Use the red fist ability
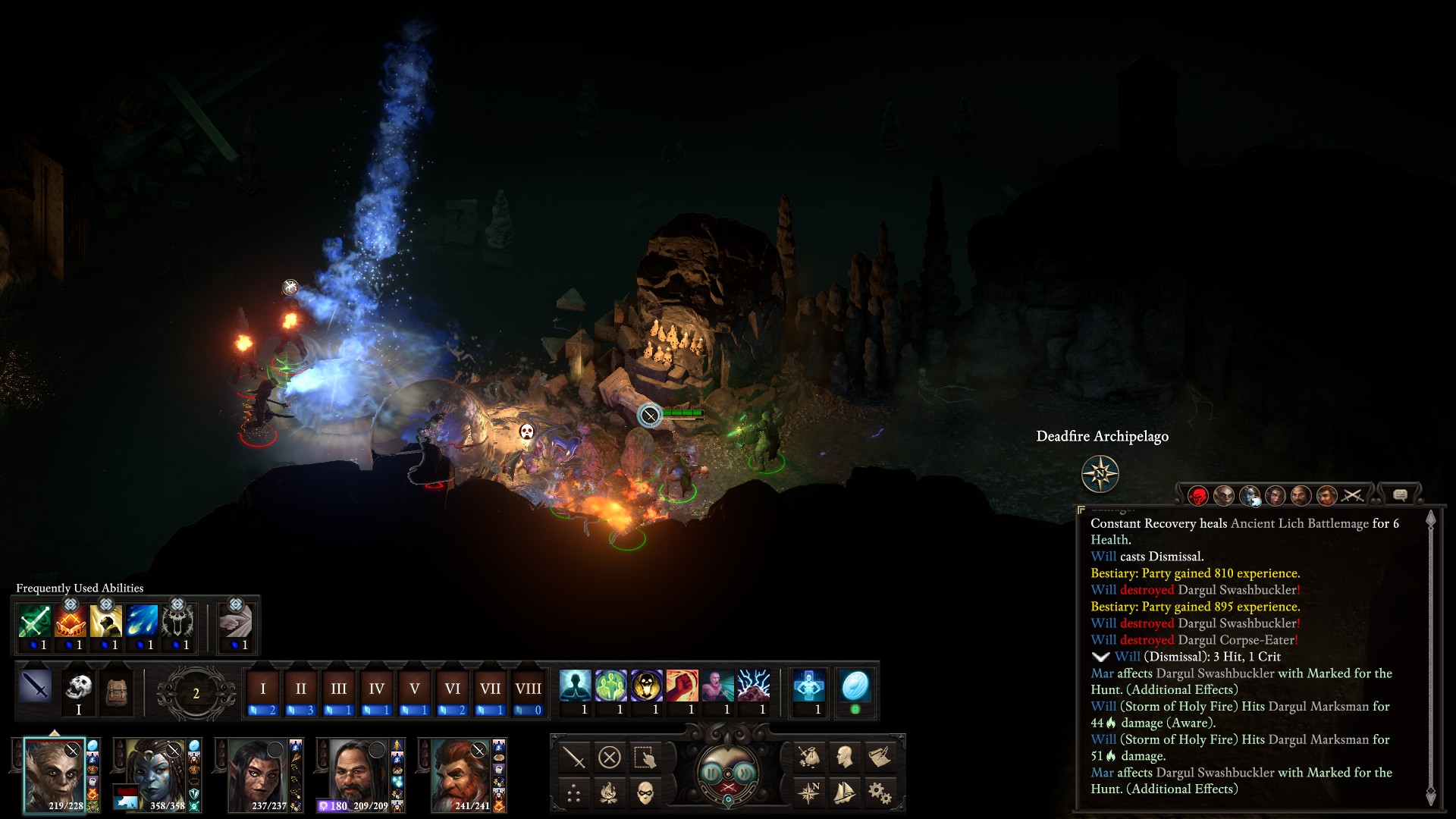 [682, 686]
